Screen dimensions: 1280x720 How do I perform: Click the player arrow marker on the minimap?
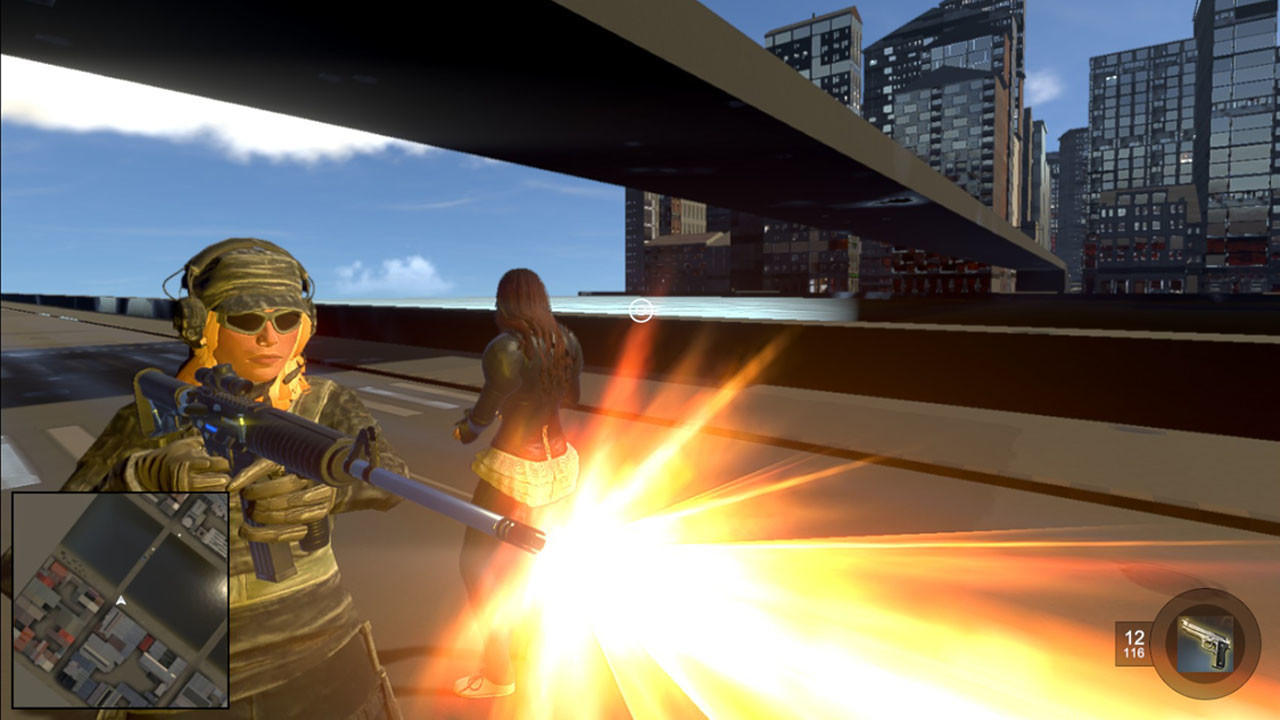(x=120, y=600)
